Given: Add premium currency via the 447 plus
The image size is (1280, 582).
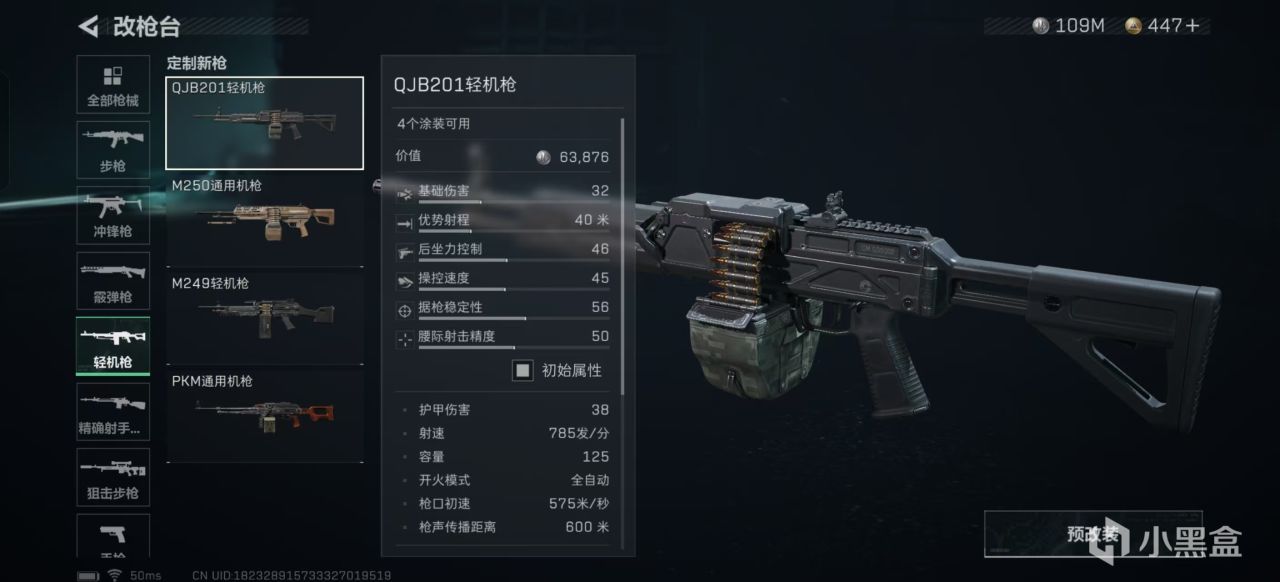Looking at the screenshot, I should click(1192, 26).
